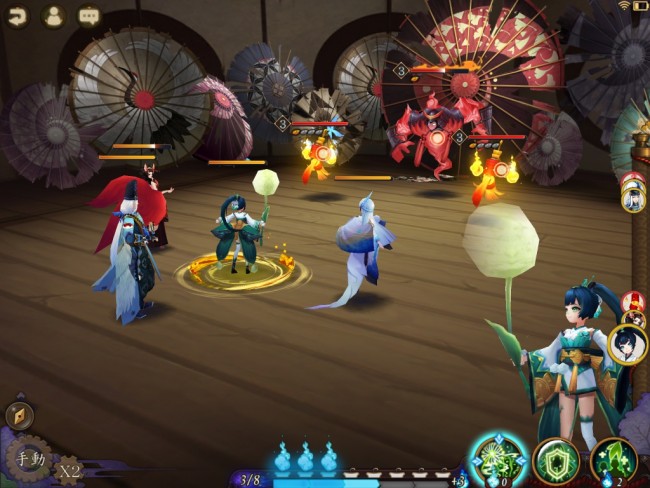
Task: Open the chat speech bubble
Action: [x=89, y=15]
